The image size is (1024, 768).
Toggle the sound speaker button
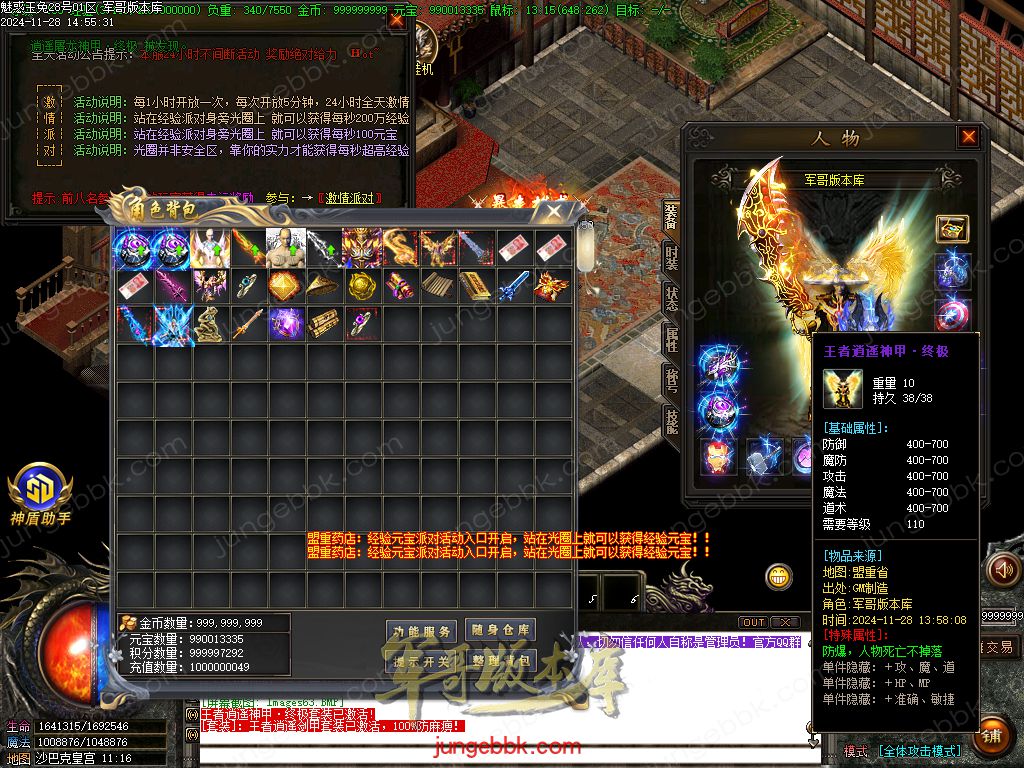coord(1003,570)
